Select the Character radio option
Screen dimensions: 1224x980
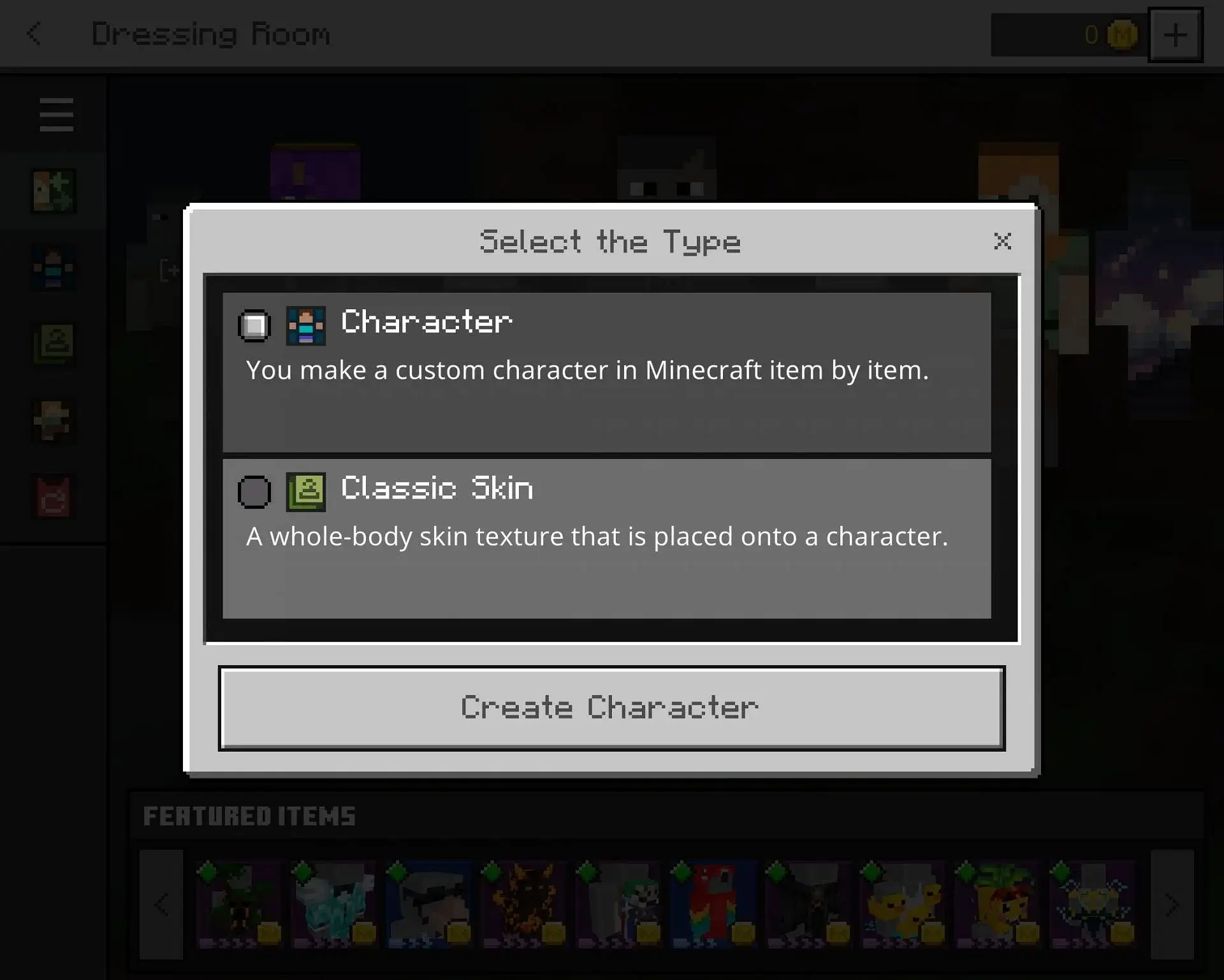tap(254, 326)
